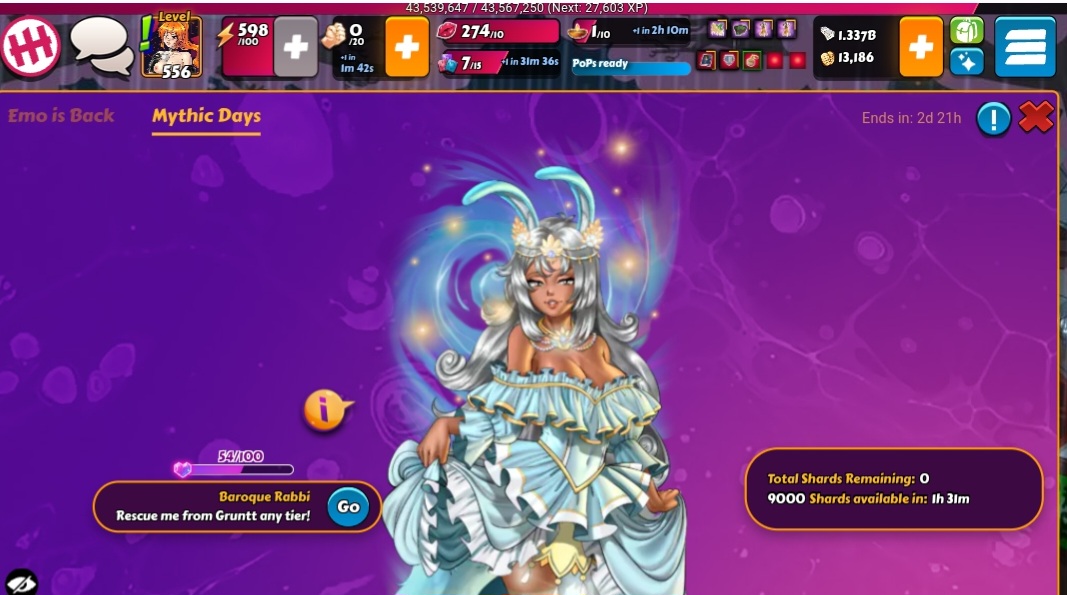Switch to the Emo is Back tab
The width and height of the screenshot is (1067, 595).
pyautogui.click(x=61, y=116)
